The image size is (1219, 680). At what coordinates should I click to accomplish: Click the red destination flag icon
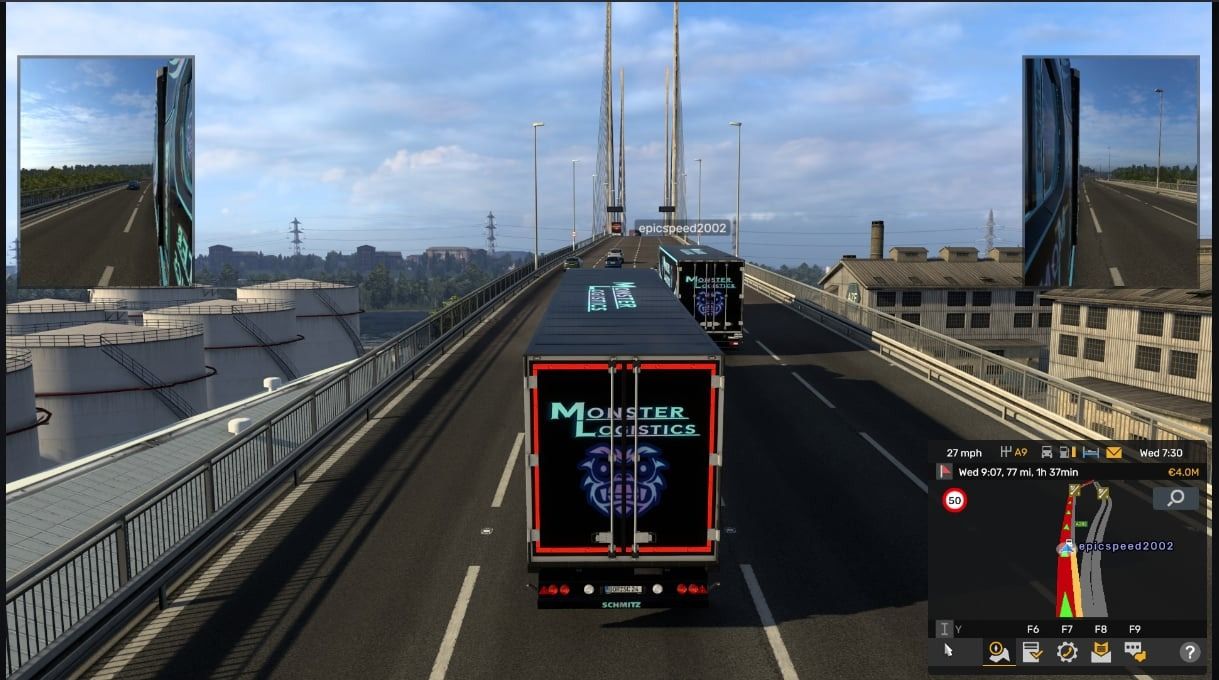pos(944,472)
